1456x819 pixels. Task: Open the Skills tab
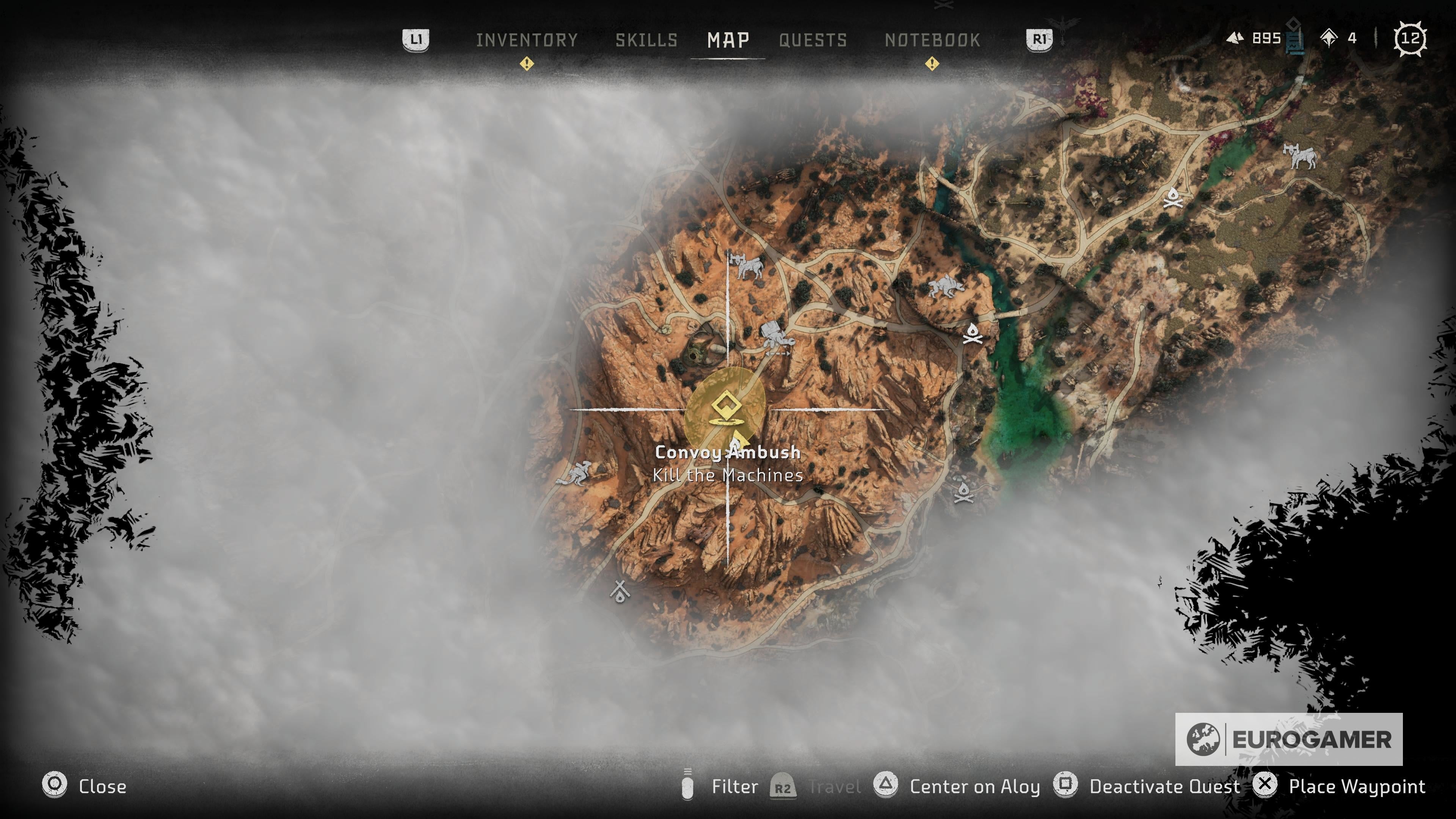[646, 40]
